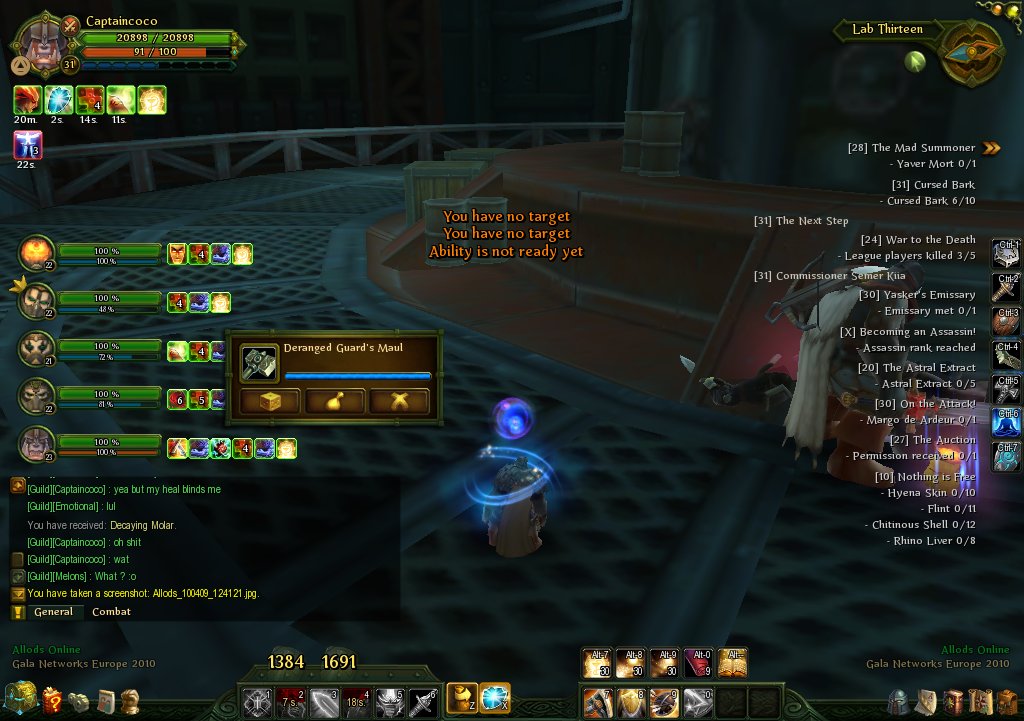Activate the Ctrl-6 blue swirl ability
1024x721 pixels.
pos(1006,423)
